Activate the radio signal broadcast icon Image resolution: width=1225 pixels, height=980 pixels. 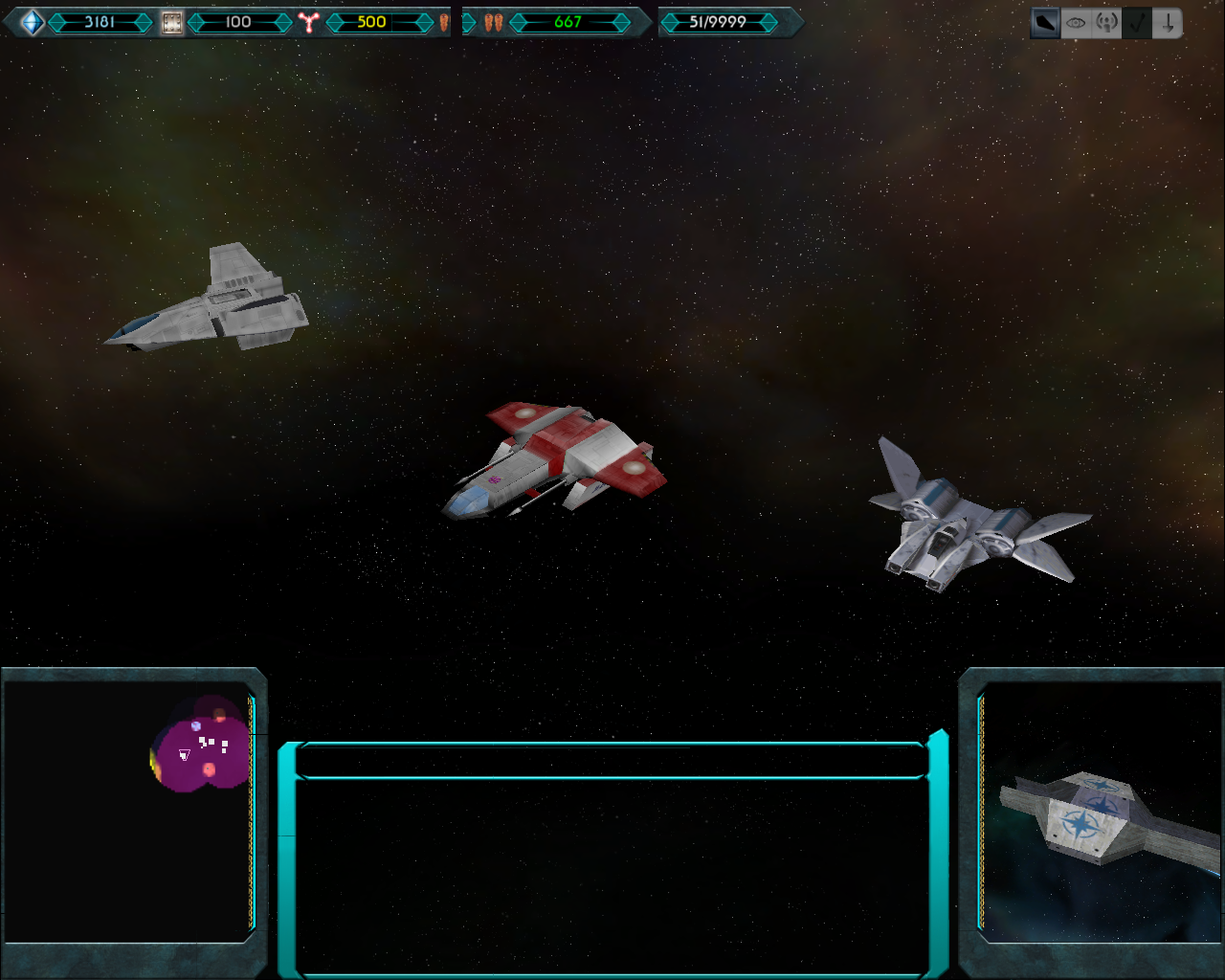(1106, 23)
